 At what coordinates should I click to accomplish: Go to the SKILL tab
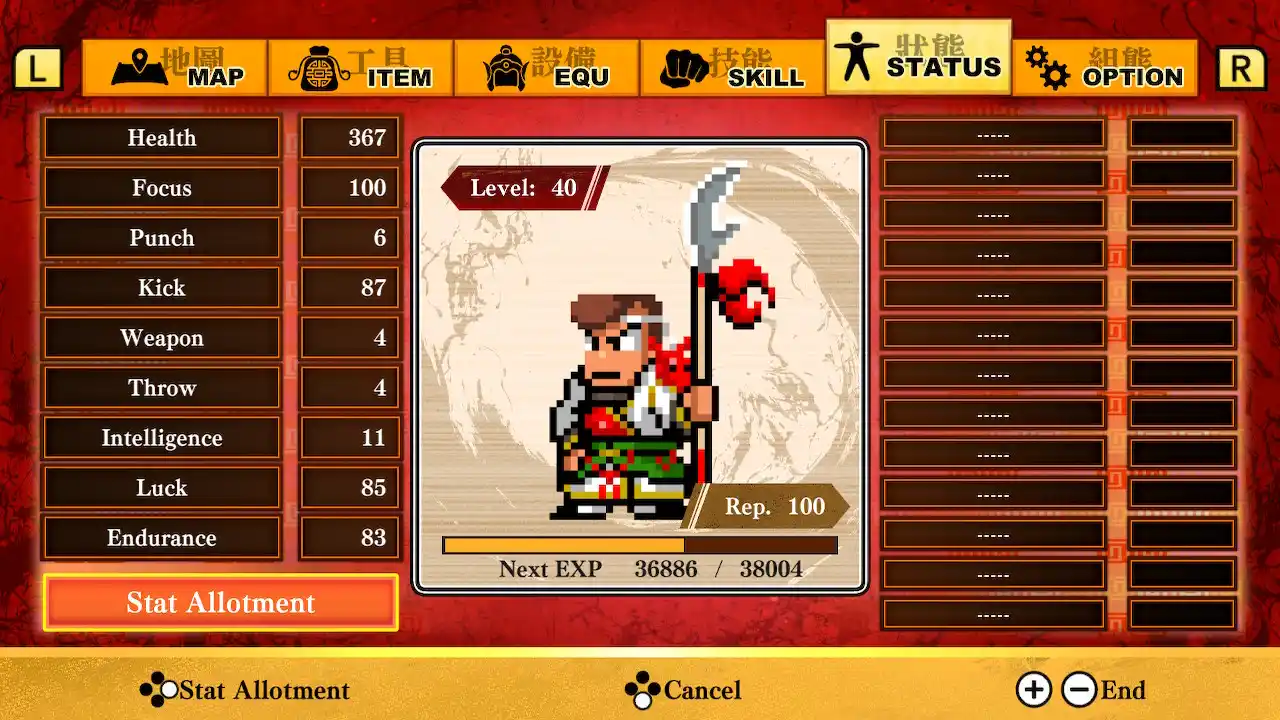click(733, 68)
